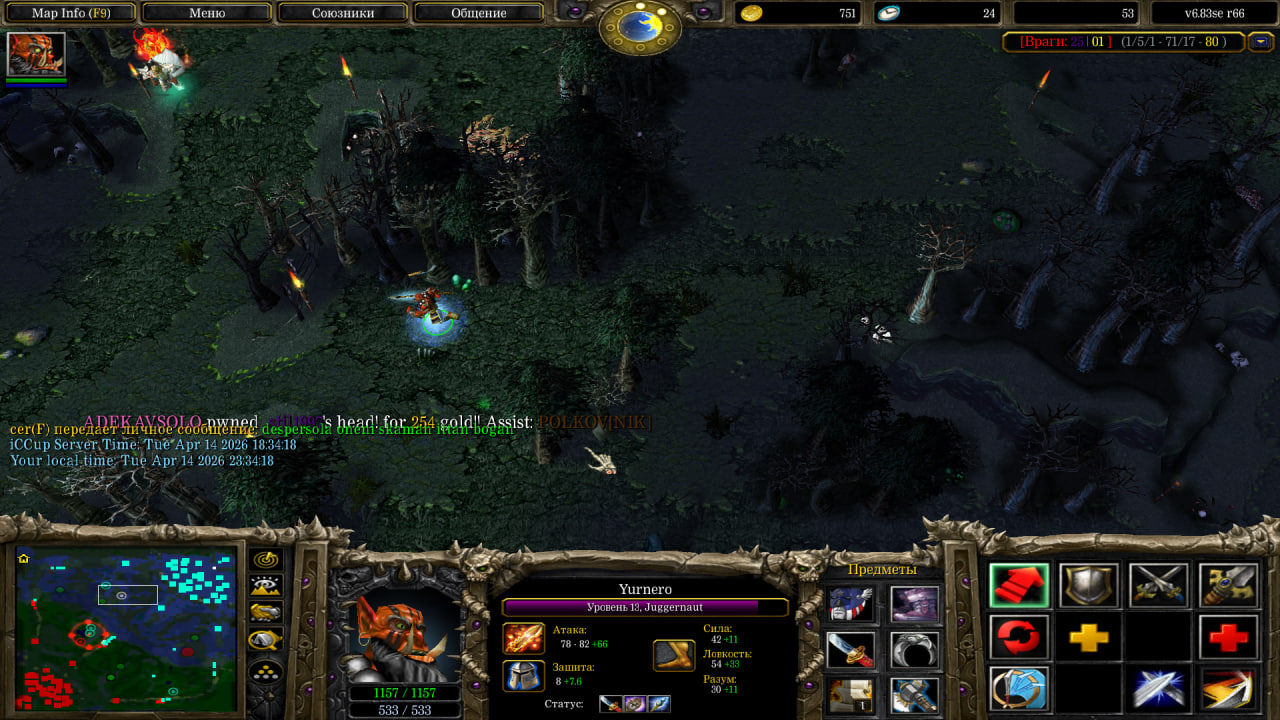The height and width of the screenshot is (720, 1280).
Task: Activate the minimap signal ping button
Action: click(266, 560)
